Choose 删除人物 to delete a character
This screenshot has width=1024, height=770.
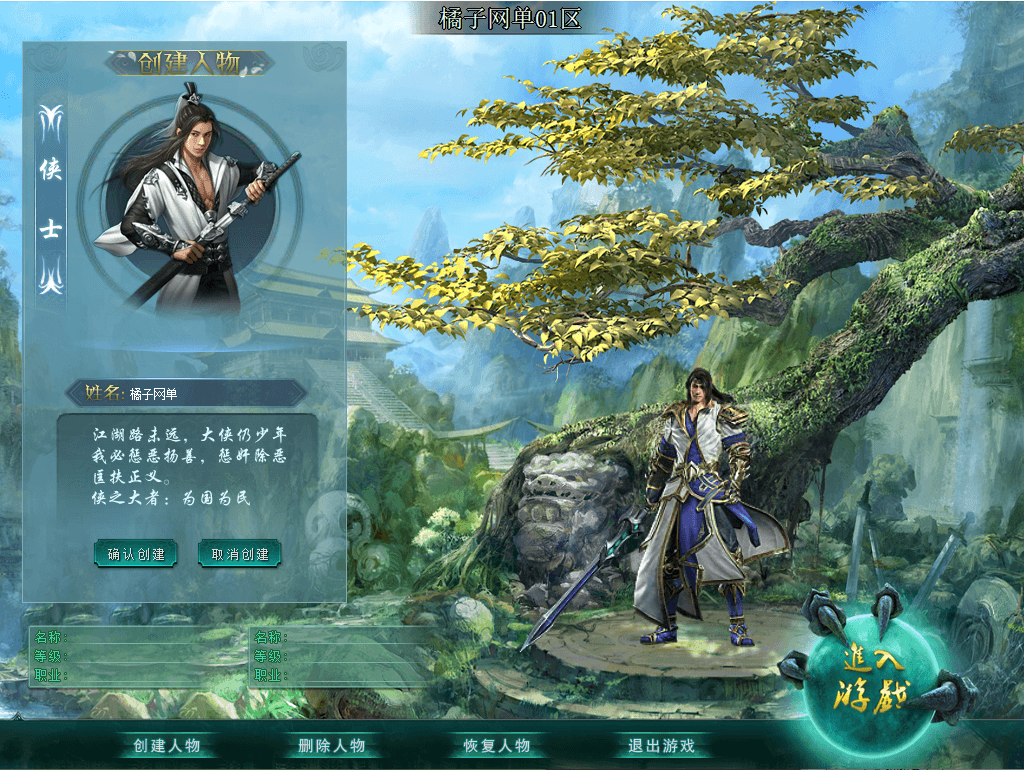pos(332,746)
